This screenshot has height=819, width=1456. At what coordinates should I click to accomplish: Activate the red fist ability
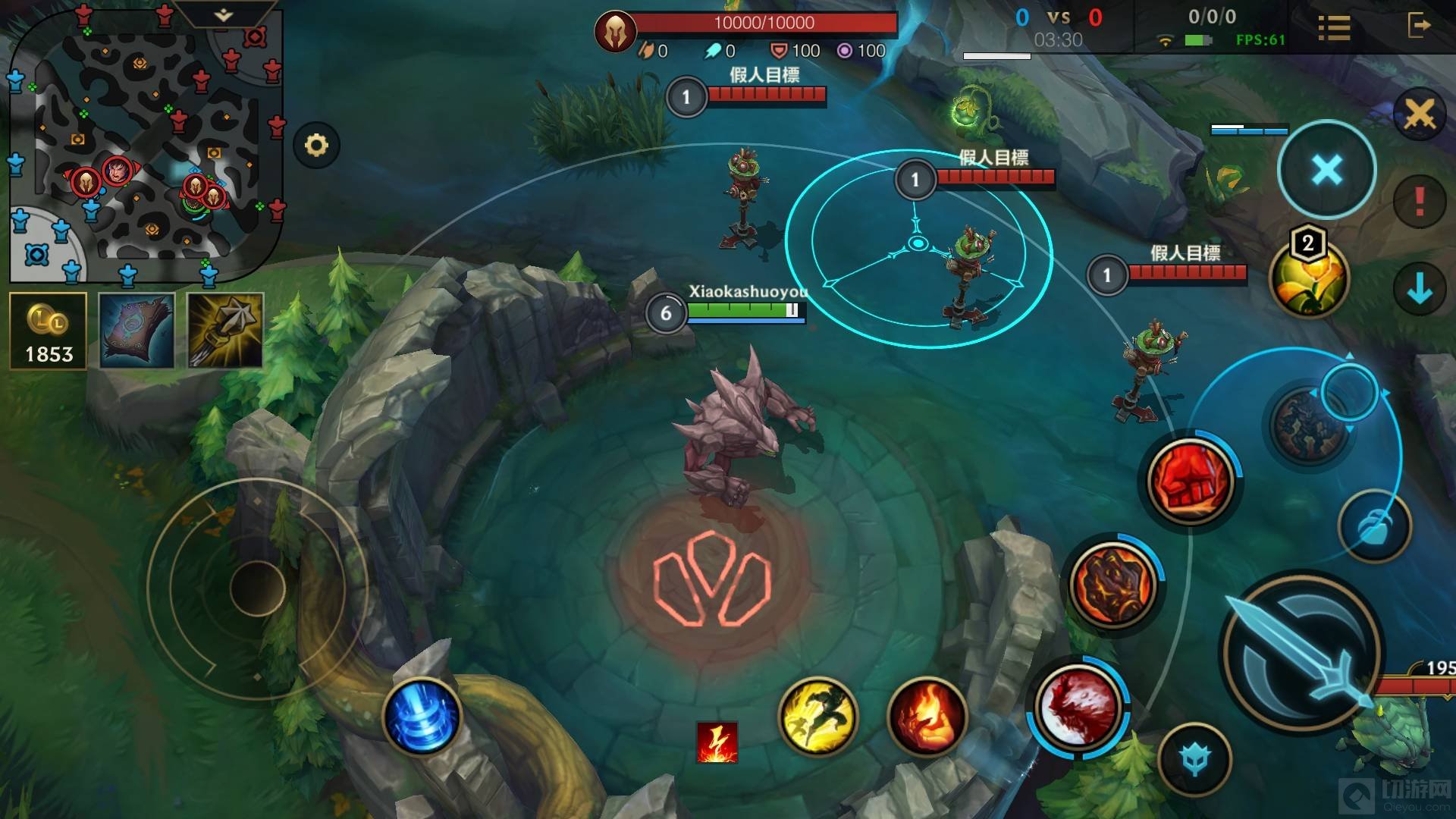(x=1189, y=479)
